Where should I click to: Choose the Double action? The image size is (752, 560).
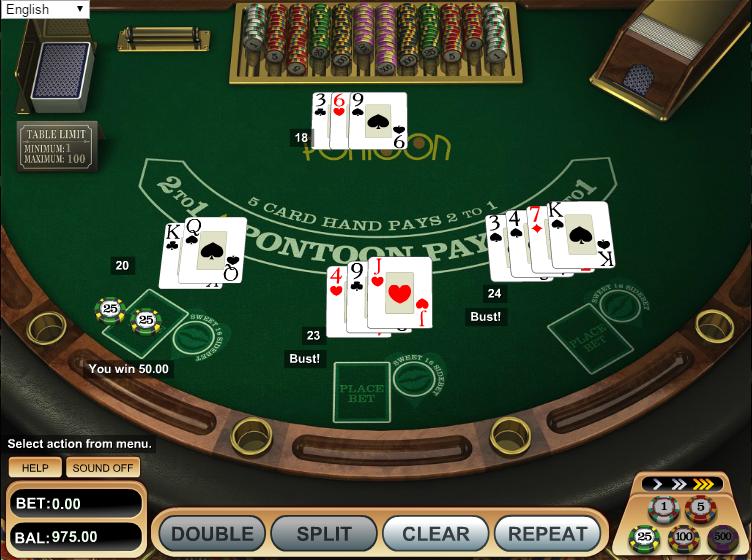tap(212, 533)
